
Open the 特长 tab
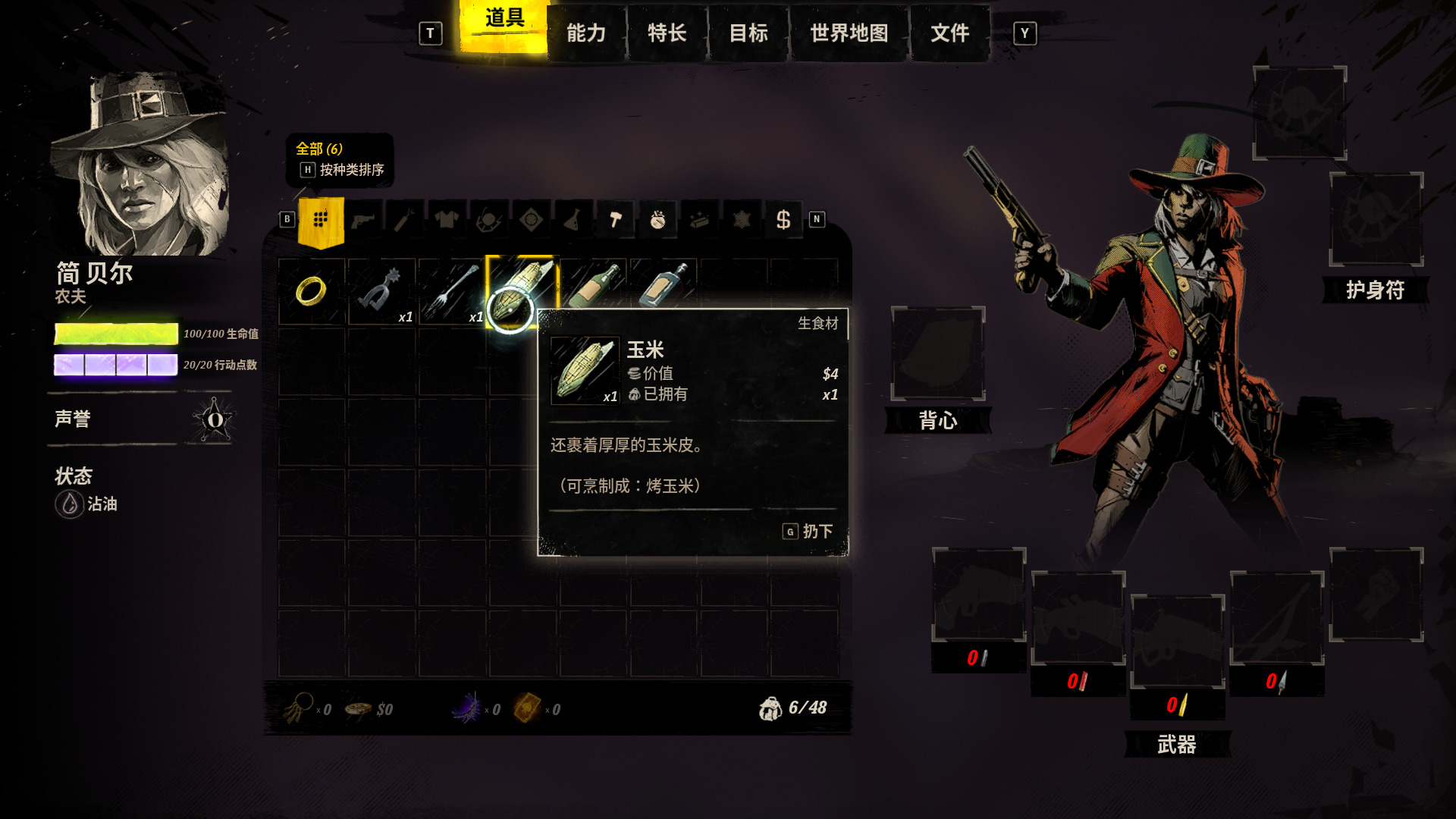tap(667, 33)
